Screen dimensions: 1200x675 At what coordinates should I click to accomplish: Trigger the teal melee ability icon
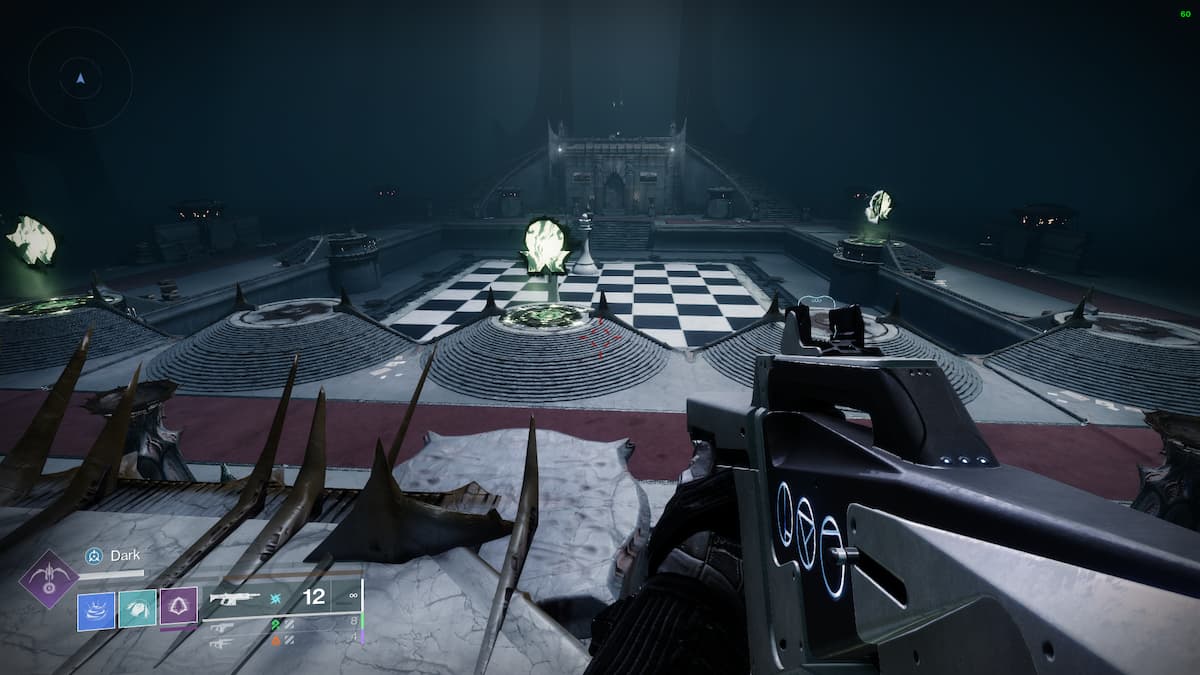point(137,608)
